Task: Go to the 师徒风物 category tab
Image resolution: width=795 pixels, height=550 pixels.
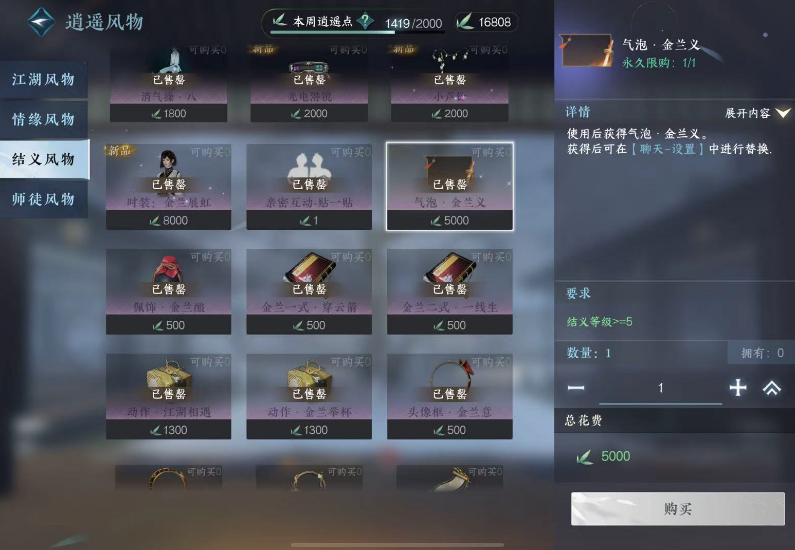Action: pyautogui.click(x=44, y=199)
